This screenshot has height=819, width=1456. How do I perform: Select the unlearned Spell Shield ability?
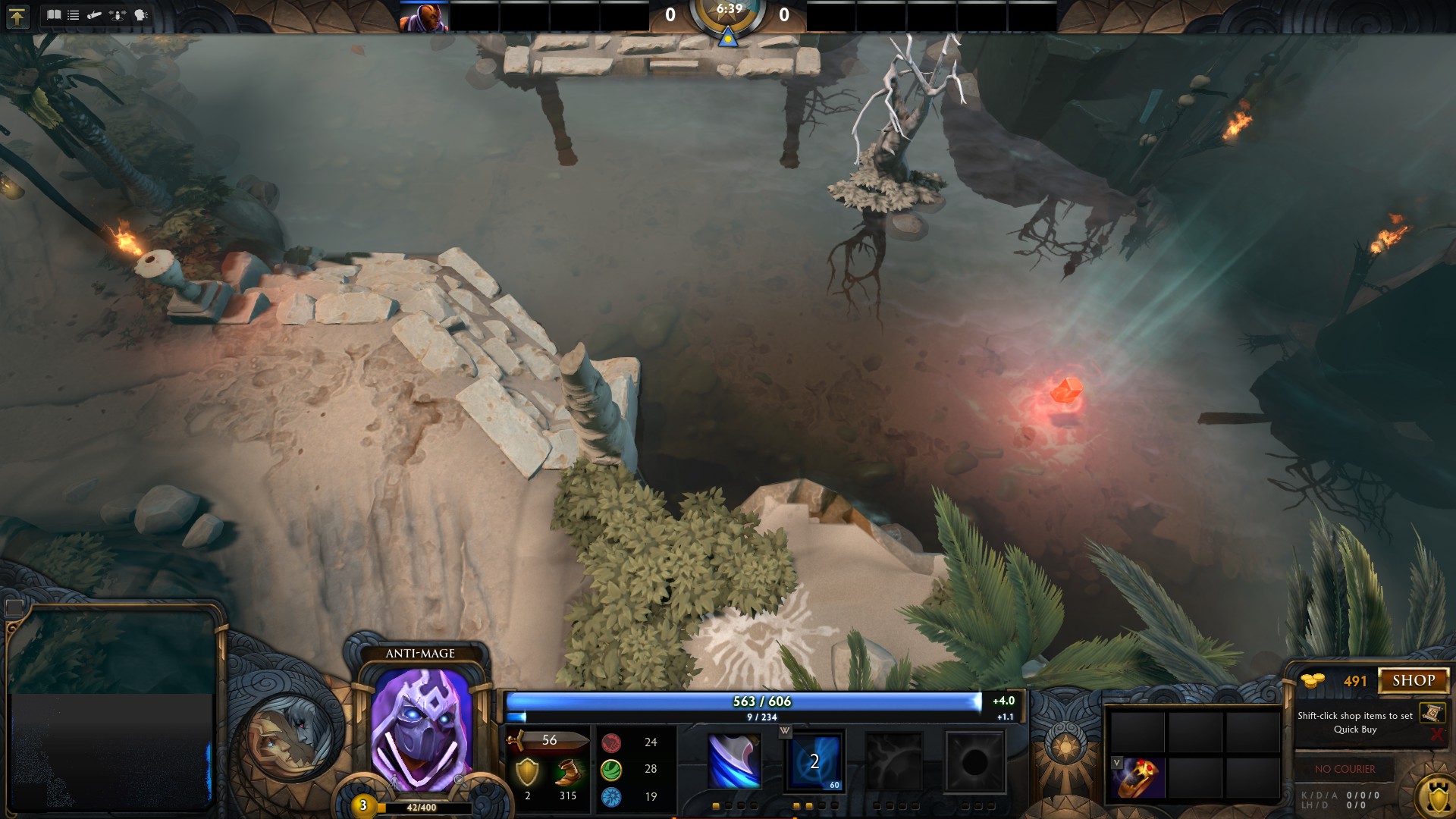pyautogui.click(x=895, y=761)
